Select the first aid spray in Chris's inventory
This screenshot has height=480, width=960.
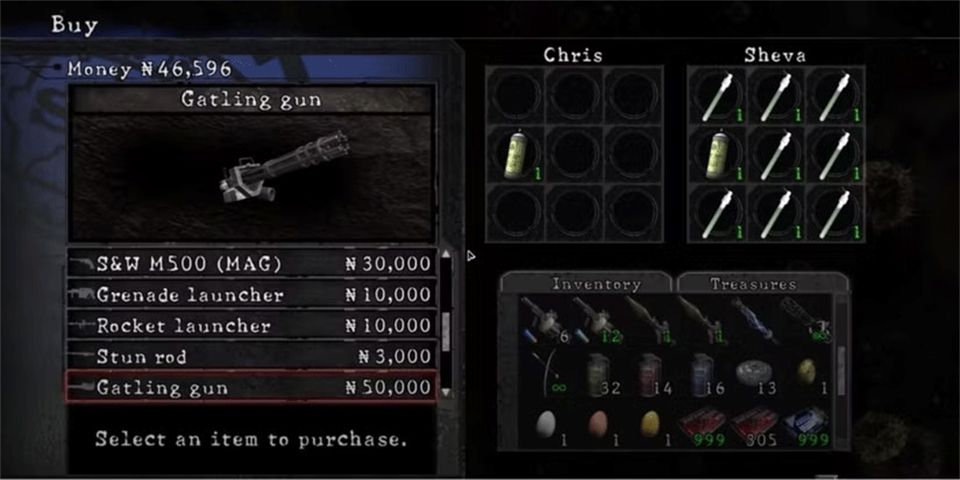[x=516, y=155]
